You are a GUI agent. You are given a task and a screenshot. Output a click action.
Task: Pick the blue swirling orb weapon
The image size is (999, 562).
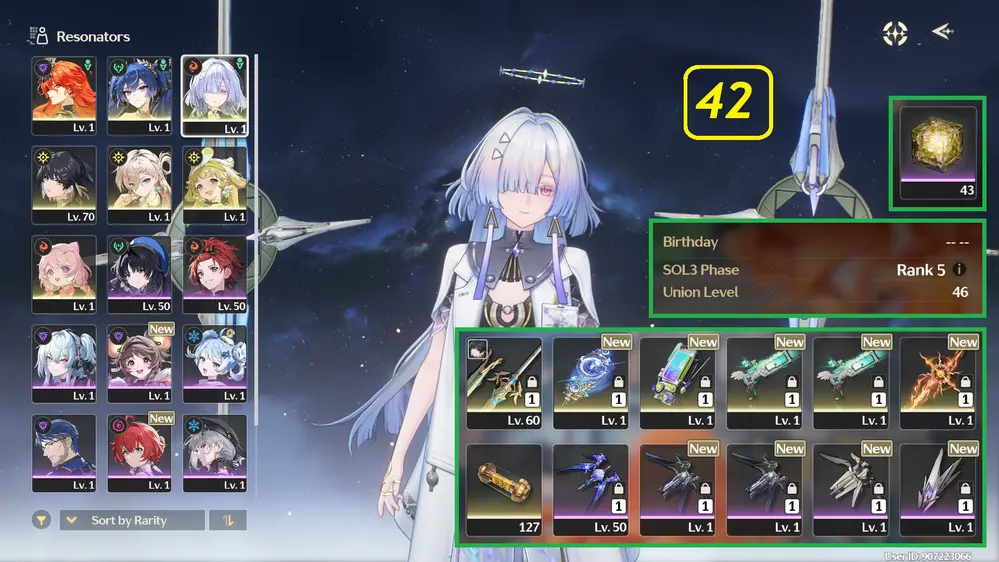[x=590, y=381]
